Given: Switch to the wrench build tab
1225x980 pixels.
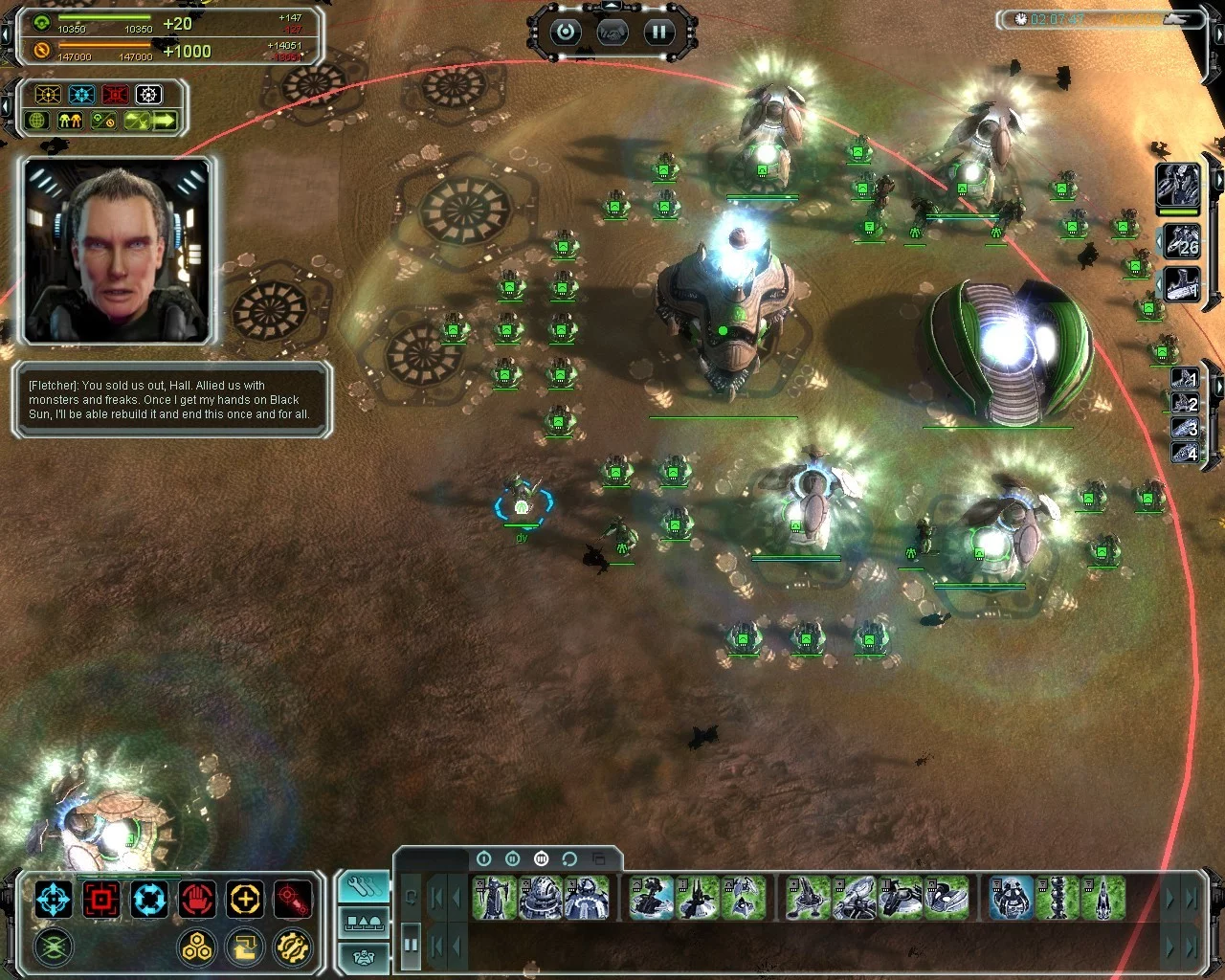Looking at the screenshot, I should tap(364, 888).
